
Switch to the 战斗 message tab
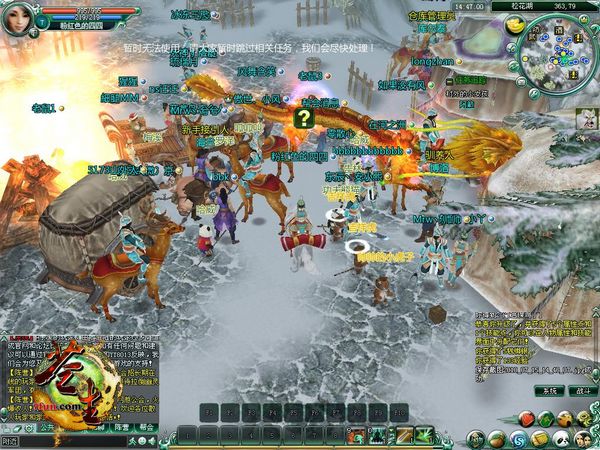581,391
